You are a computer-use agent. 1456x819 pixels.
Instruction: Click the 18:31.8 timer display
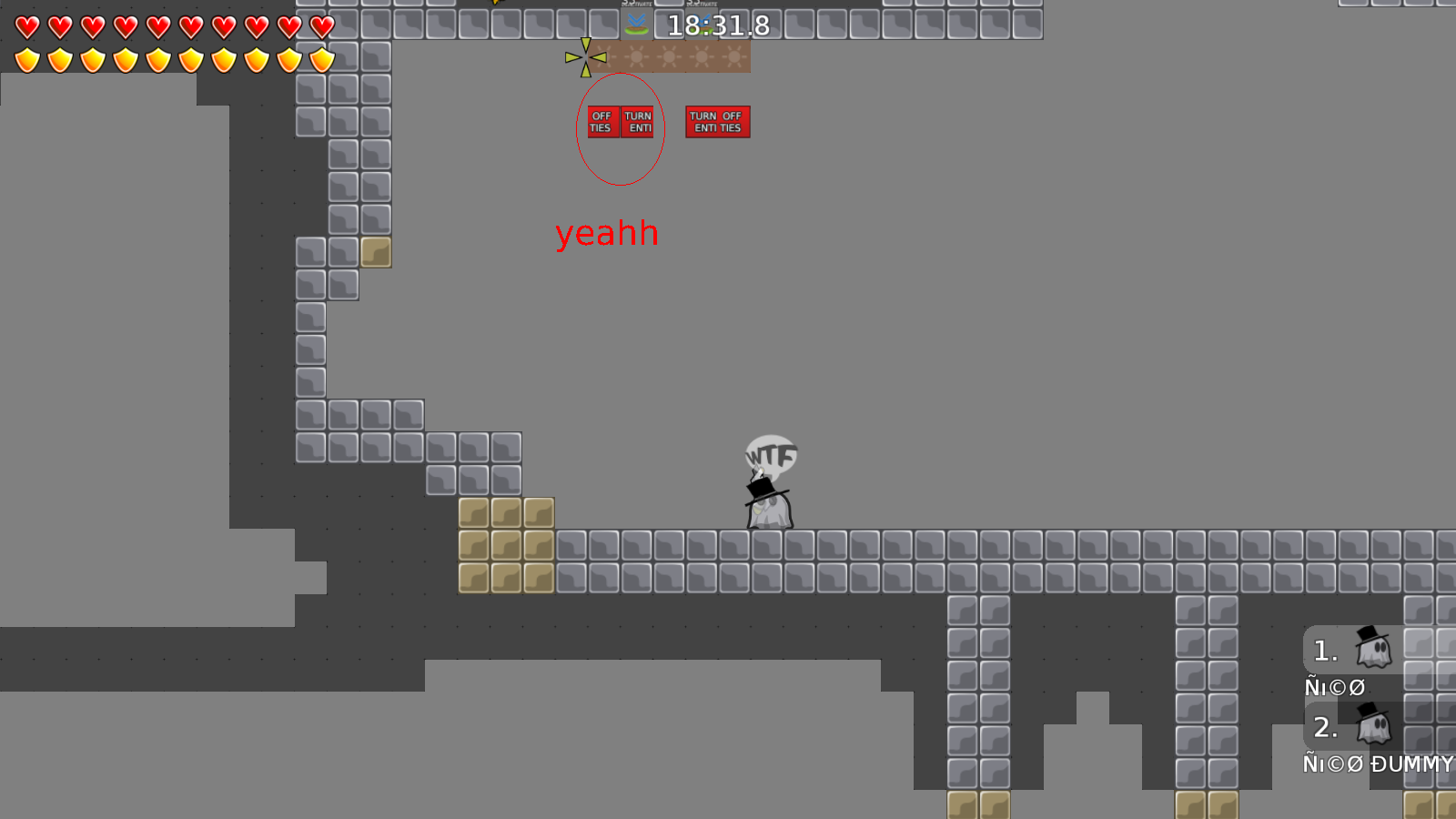[x=715, y=27]
